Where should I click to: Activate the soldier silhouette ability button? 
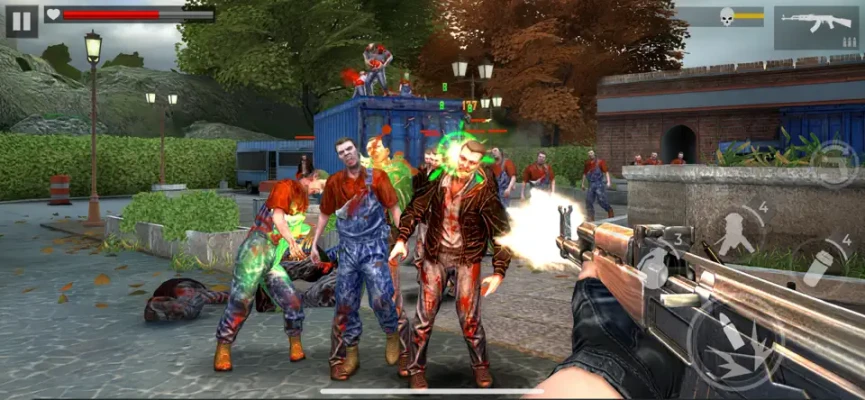click(737, 232)
